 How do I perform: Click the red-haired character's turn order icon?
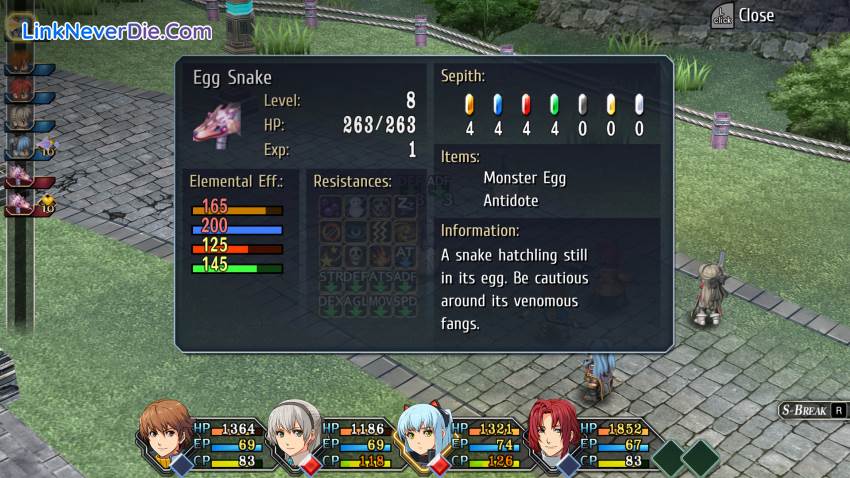click(17, 92)
